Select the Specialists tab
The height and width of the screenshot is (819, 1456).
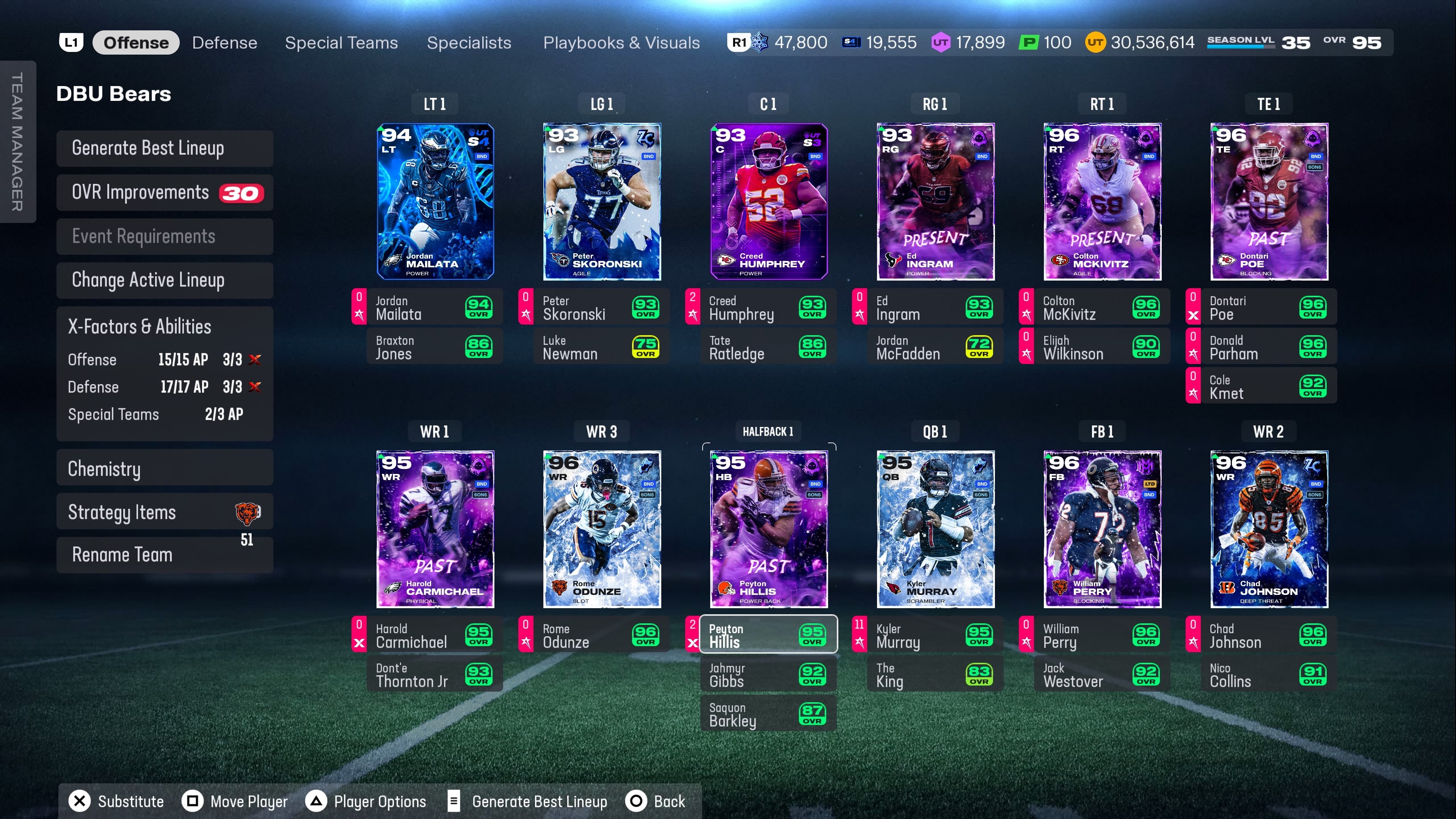point(469,43)
